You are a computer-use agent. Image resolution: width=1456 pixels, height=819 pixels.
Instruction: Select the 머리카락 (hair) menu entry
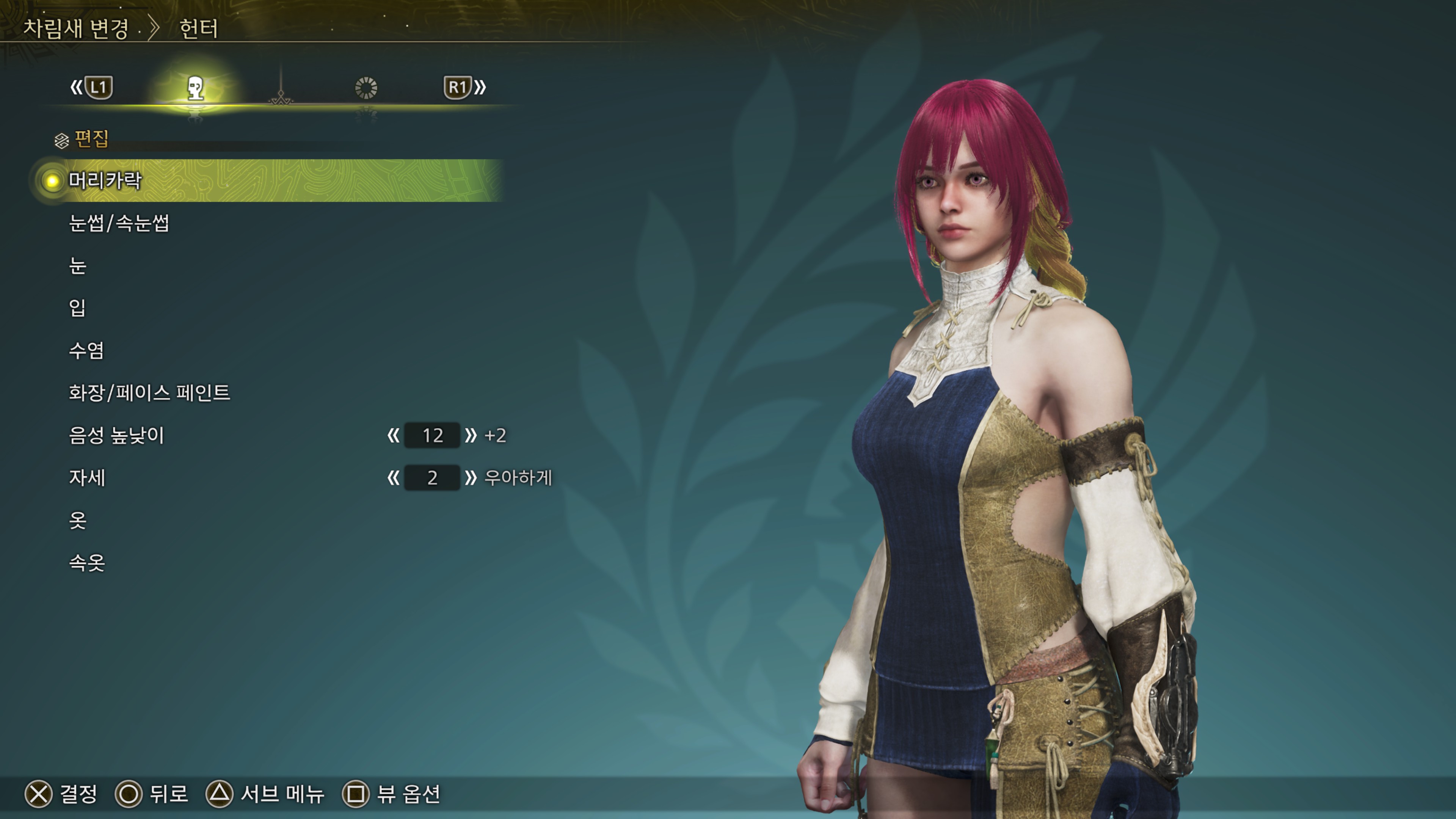coord(105,181)
